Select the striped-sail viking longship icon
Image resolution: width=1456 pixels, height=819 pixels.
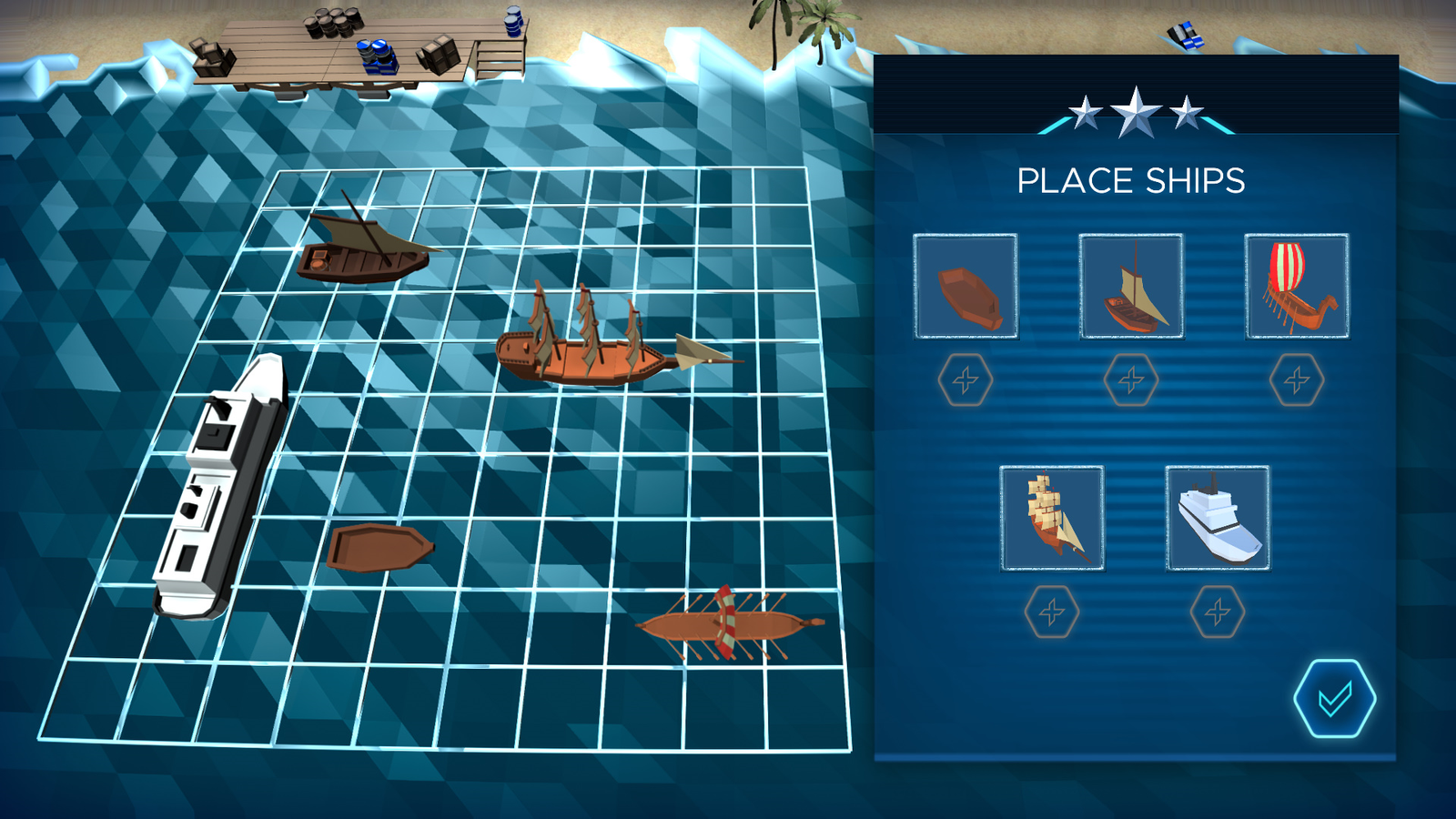pos(1296,286)
